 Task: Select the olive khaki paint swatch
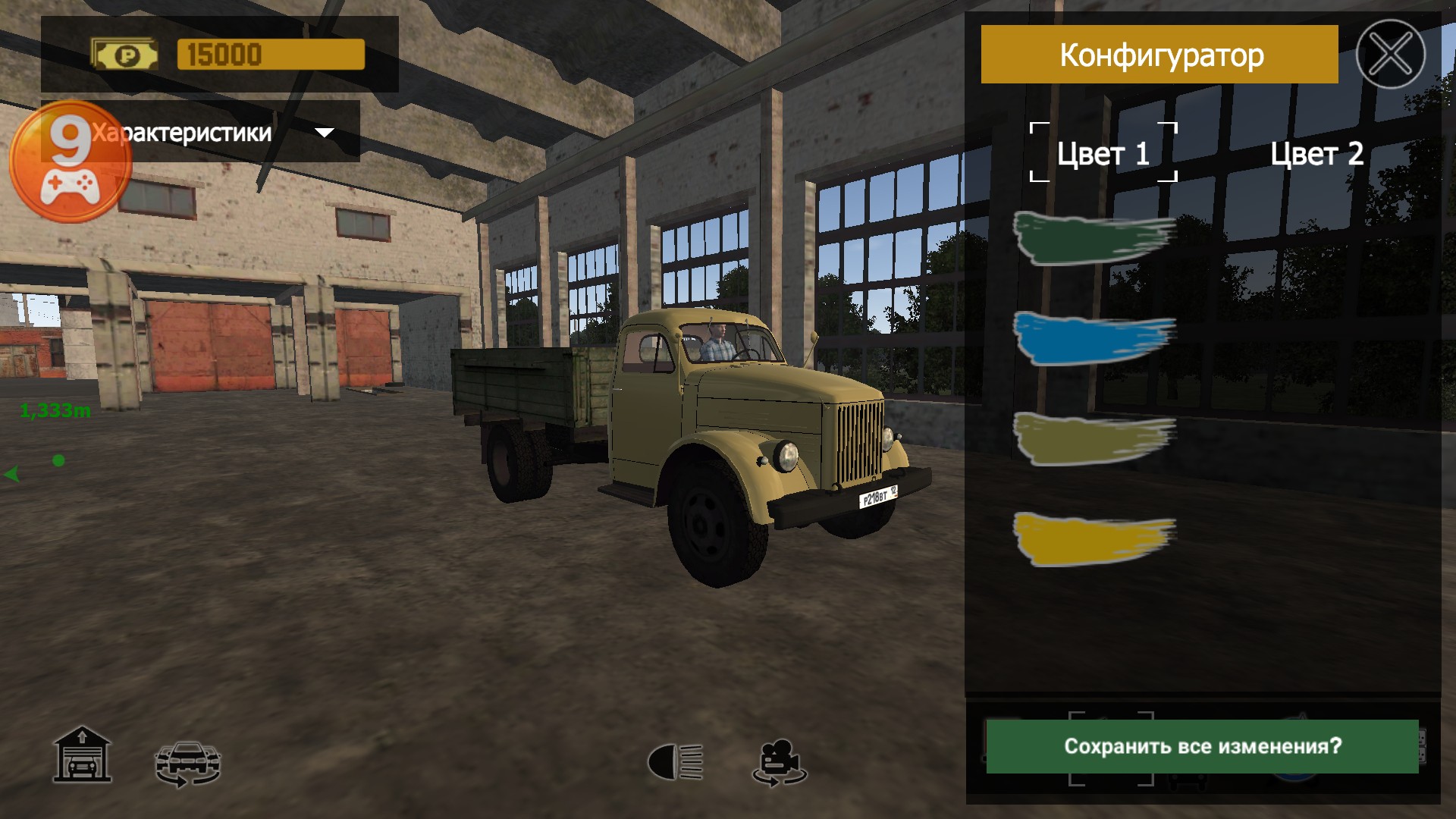[x=1092, y=438]
